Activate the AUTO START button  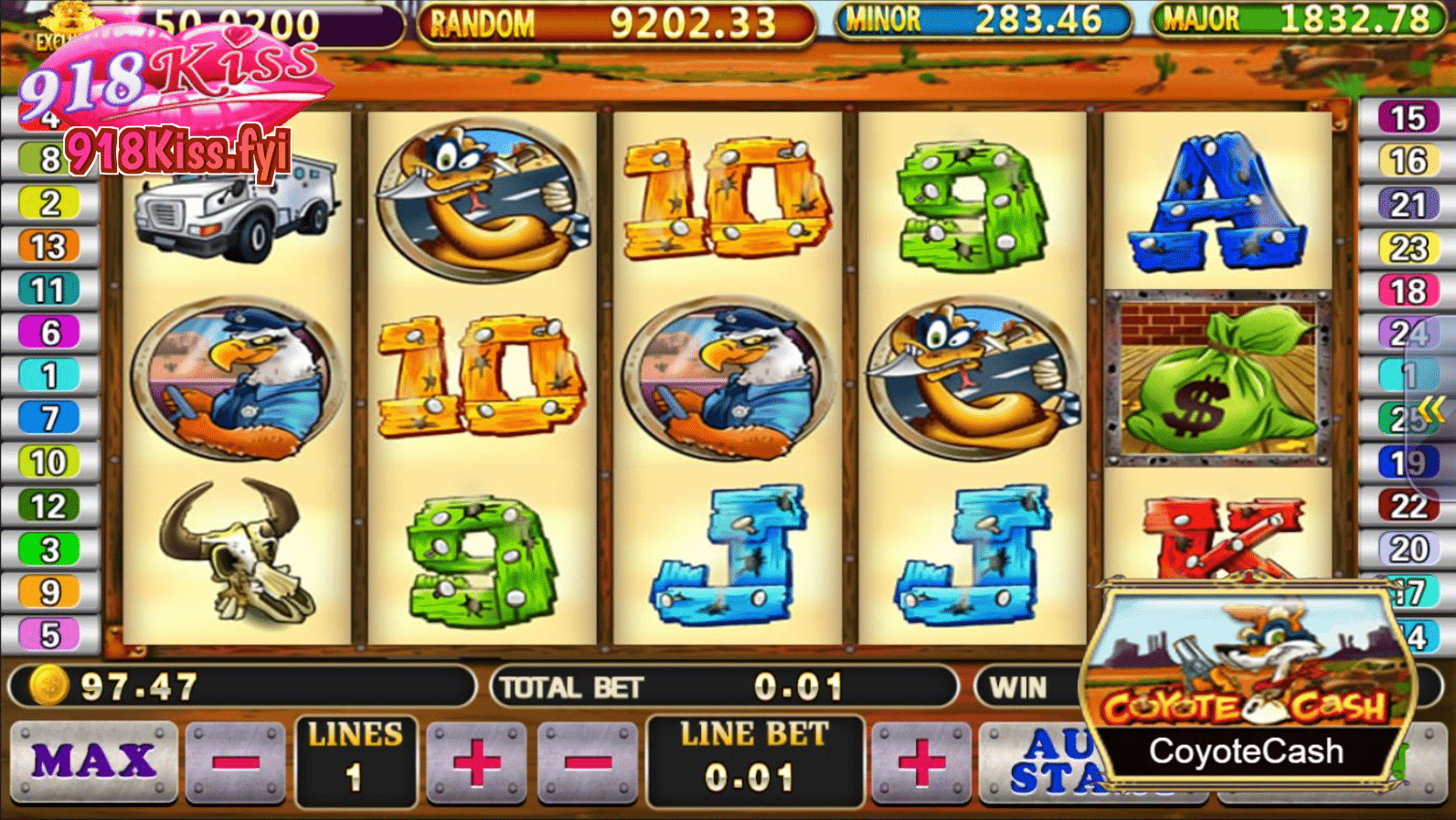[x=1047, y=765]
